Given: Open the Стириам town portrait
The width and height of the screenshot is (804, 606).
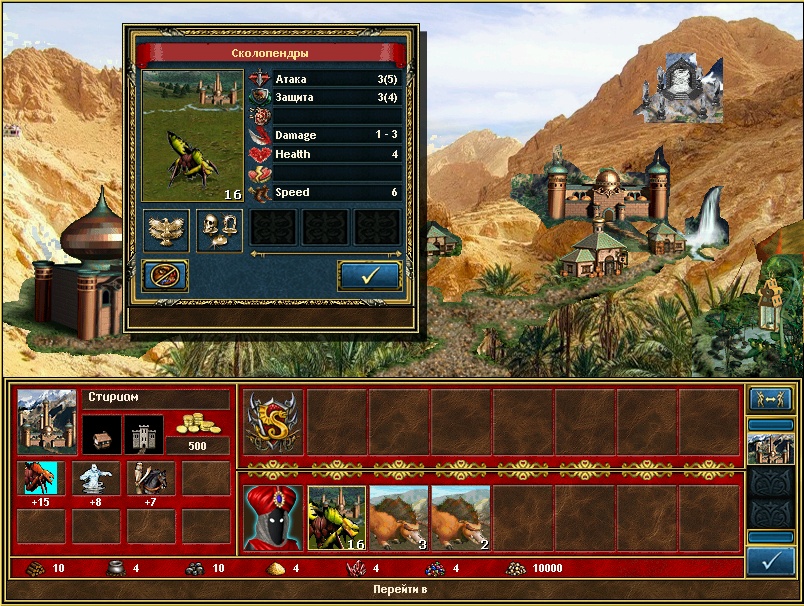Looking at the screenshot, I should click(x=47, y=420).
